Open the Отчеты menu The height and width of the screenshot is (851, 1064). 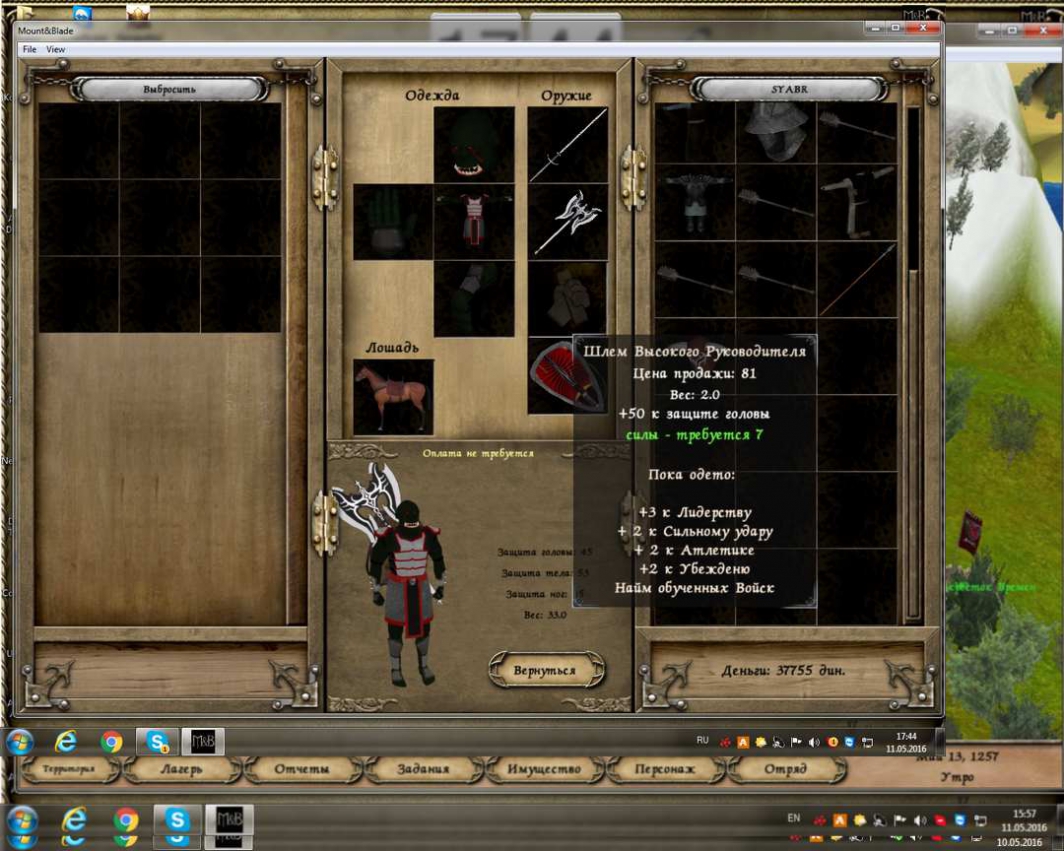coord(302,769)
